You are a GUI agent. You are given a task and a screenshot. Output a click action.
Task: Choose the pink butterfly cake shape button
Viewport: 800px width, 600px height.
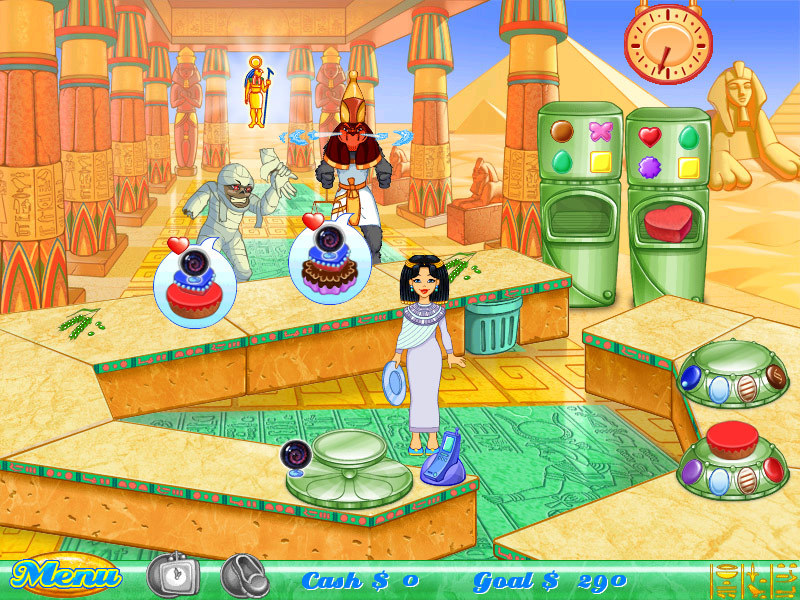pyautogui.click(x=601, y=130)
